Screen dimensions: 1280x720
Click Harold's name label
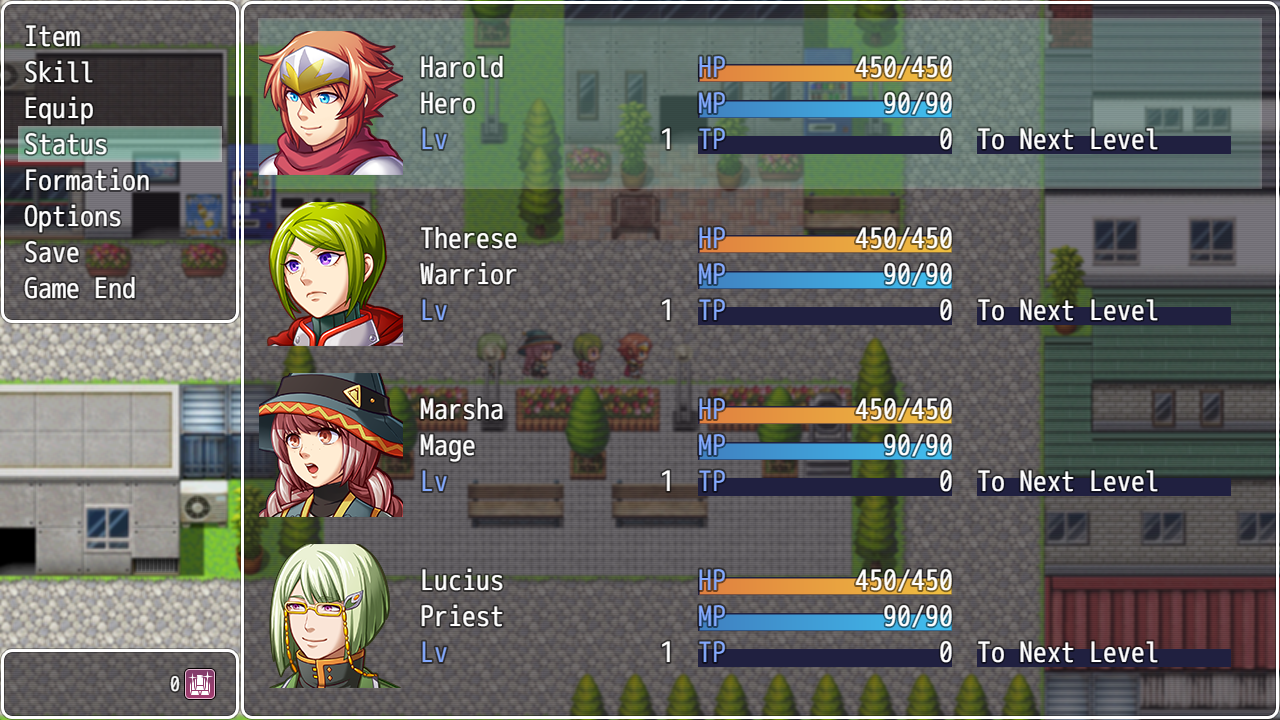click(461, 67)
